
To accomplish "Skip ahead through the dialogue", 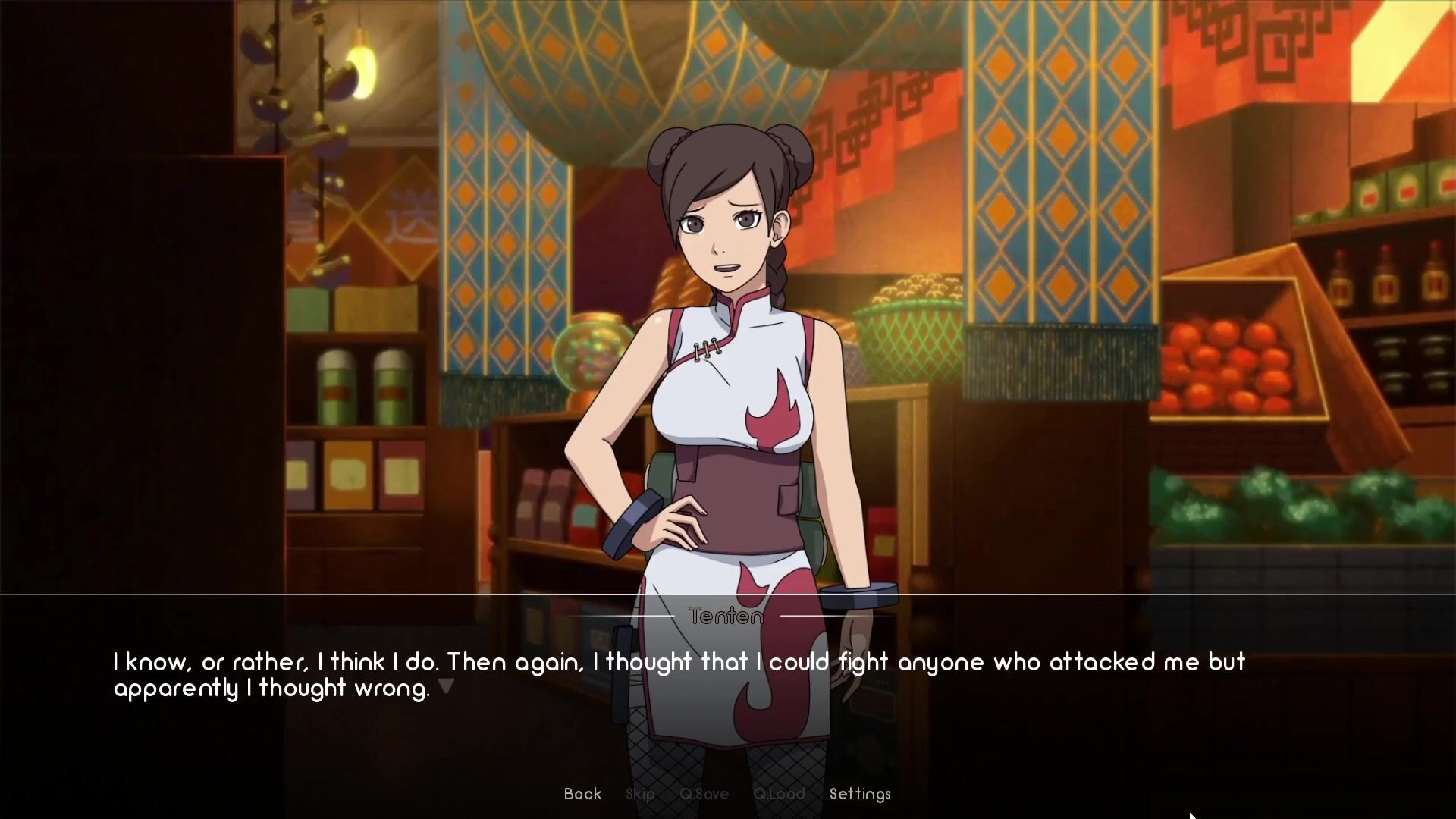I will coord(640,794).
